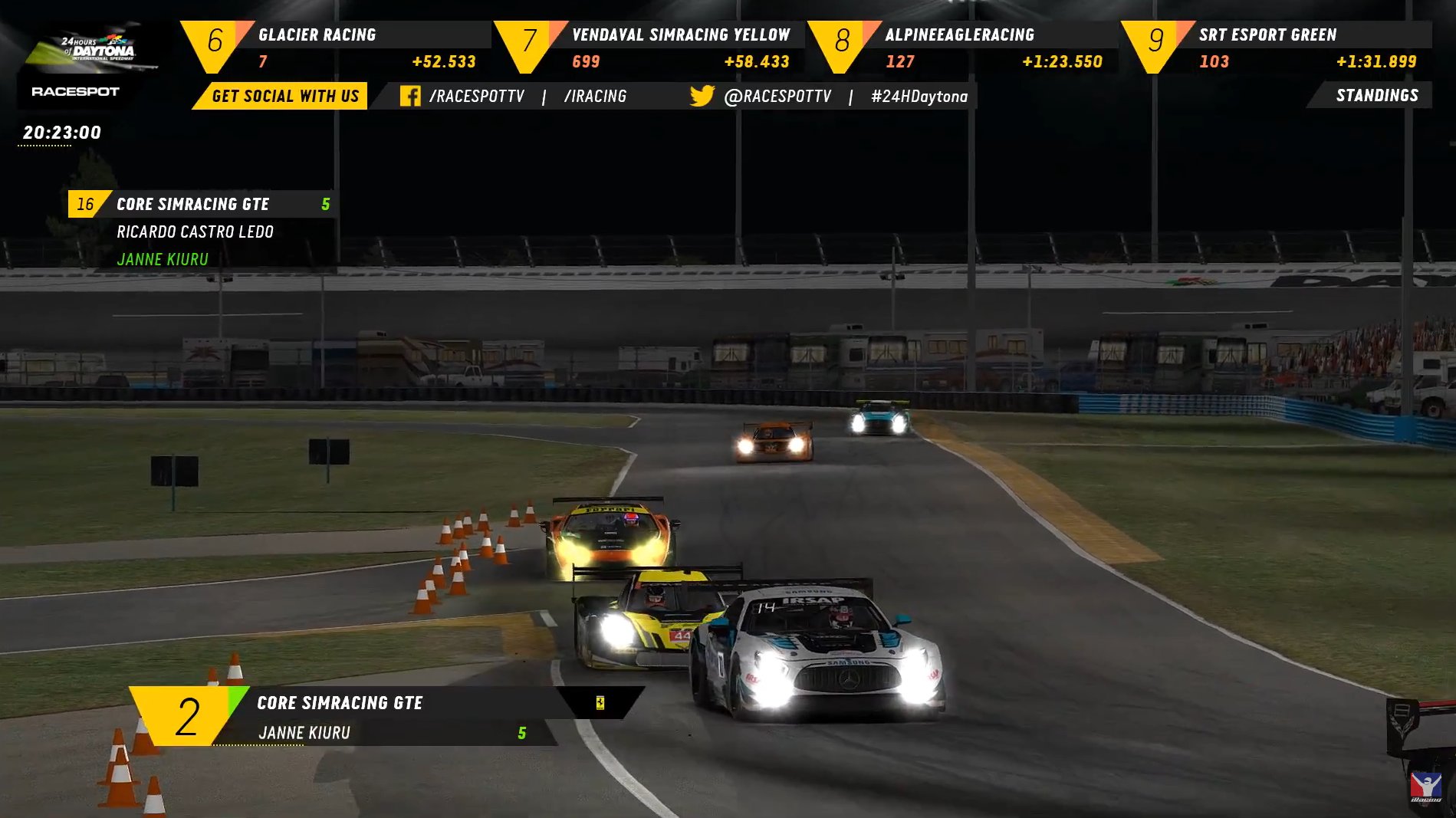Open the Standings label
The image size is (1456, 818).
click(1376, 96)
